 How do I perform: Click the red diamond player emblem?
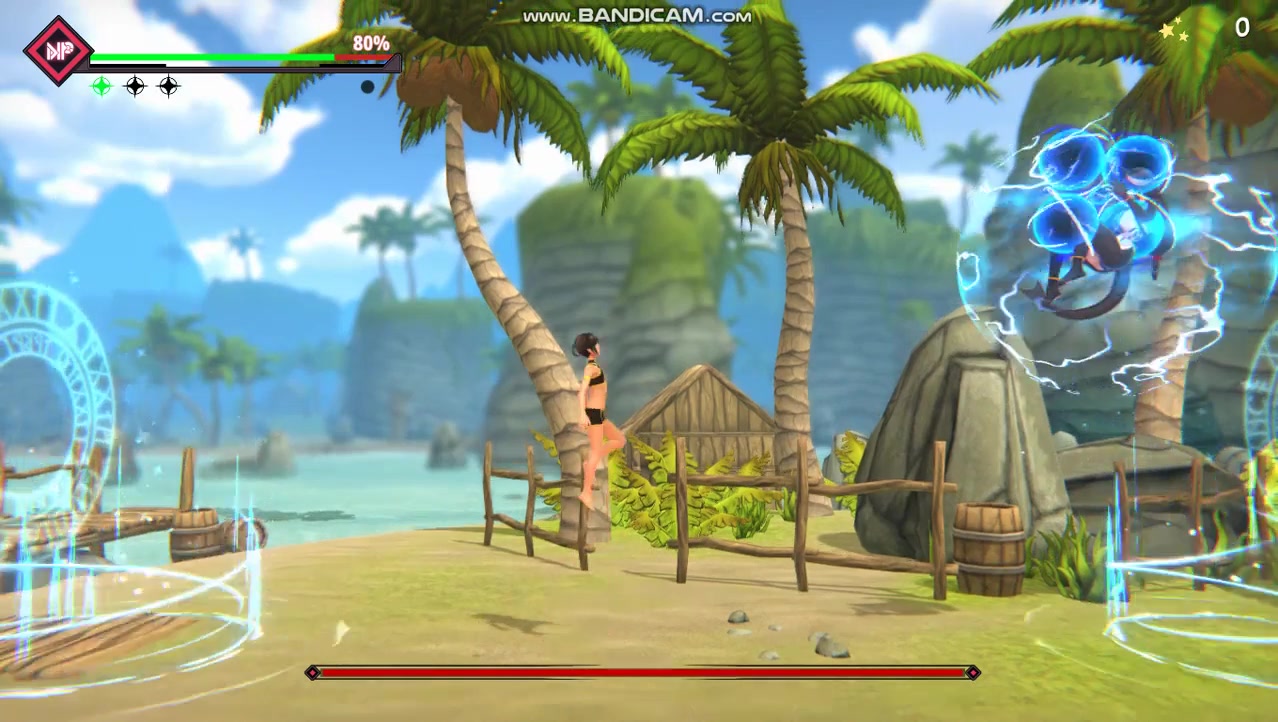[57, 50]
